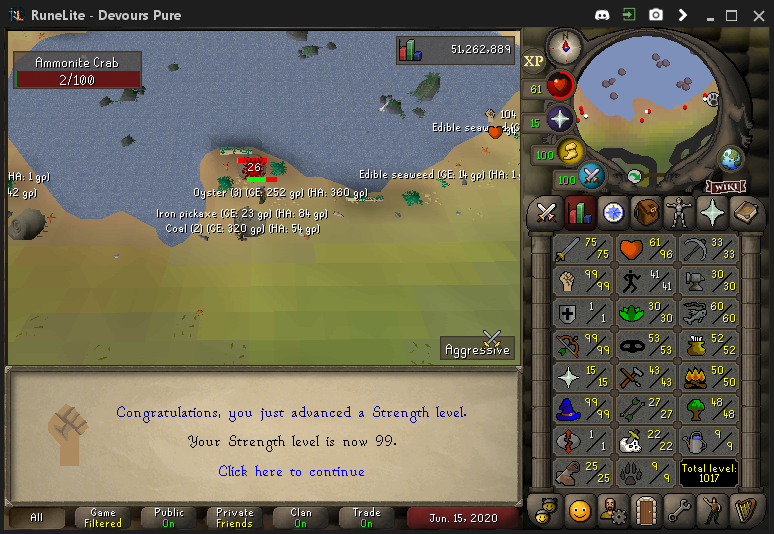
Task: Toggle run with the run energy orb
Action: tap(568, 152)
